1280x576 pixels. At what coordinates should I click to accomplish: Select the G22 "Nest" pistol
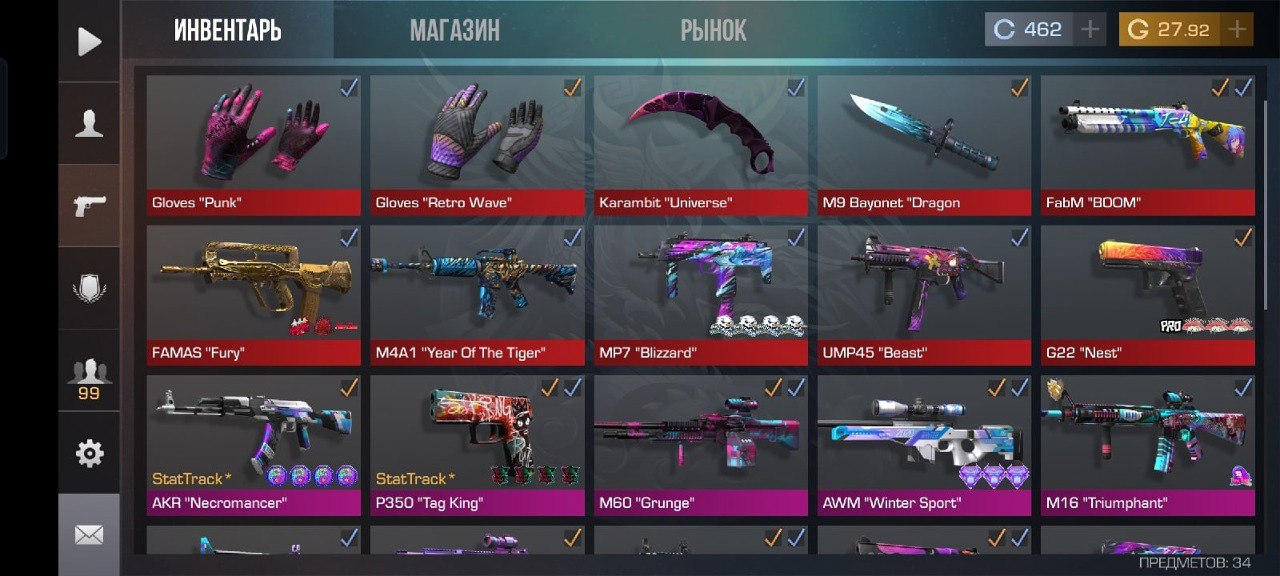point(1147,290)
